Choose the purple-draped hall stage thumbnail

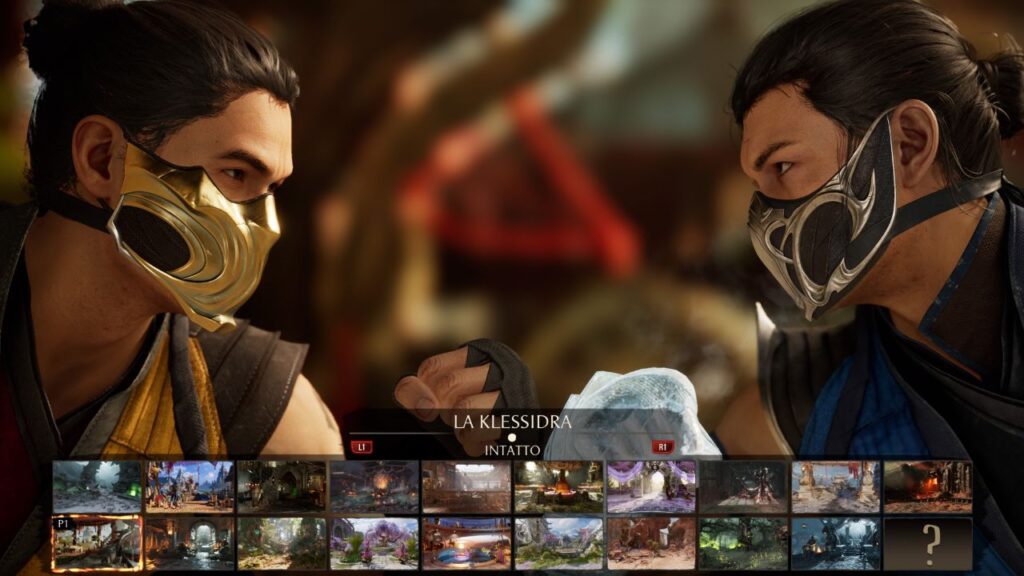[x=651, y=486]
